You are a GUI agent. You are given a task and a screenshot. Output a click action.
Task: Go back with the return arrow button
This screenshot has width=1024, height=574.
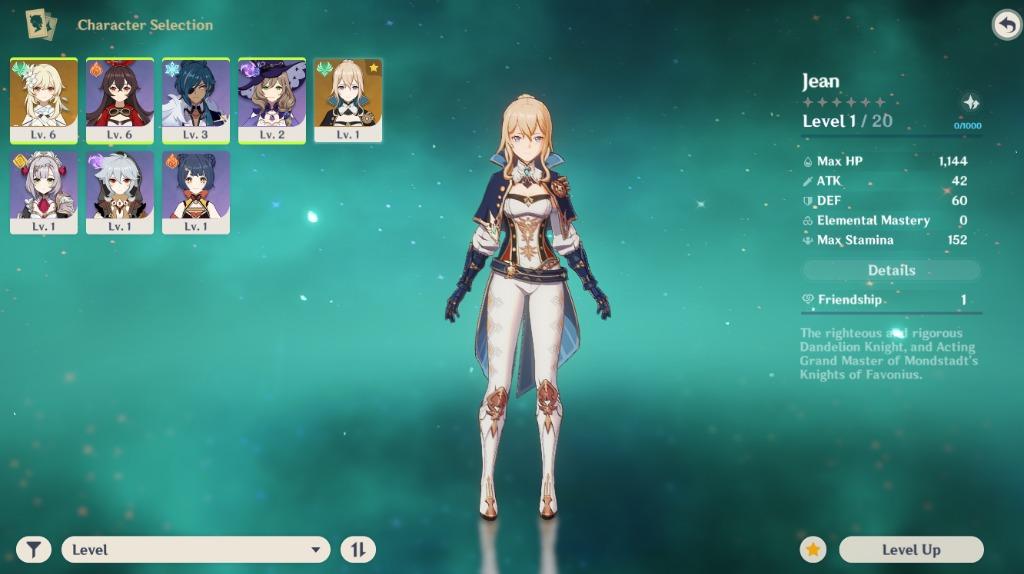1005,25
